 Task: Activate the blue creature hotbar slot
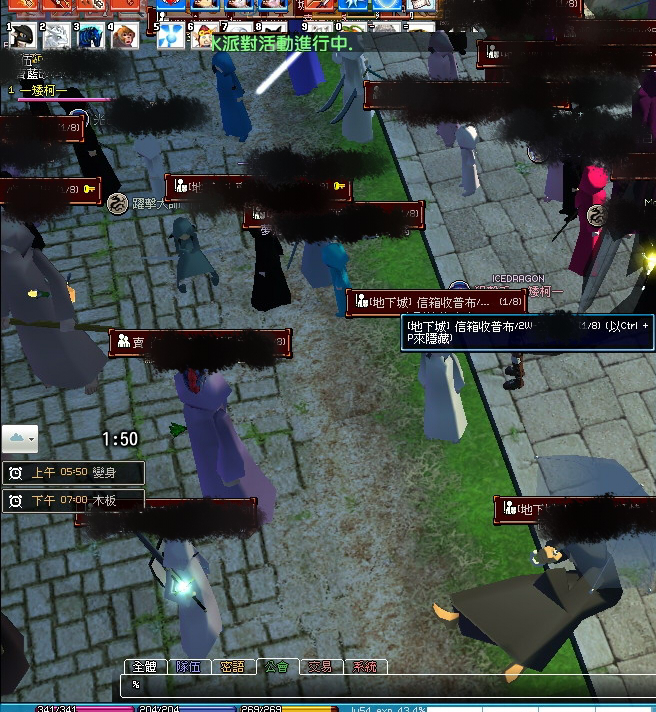[x=91, y=37]
